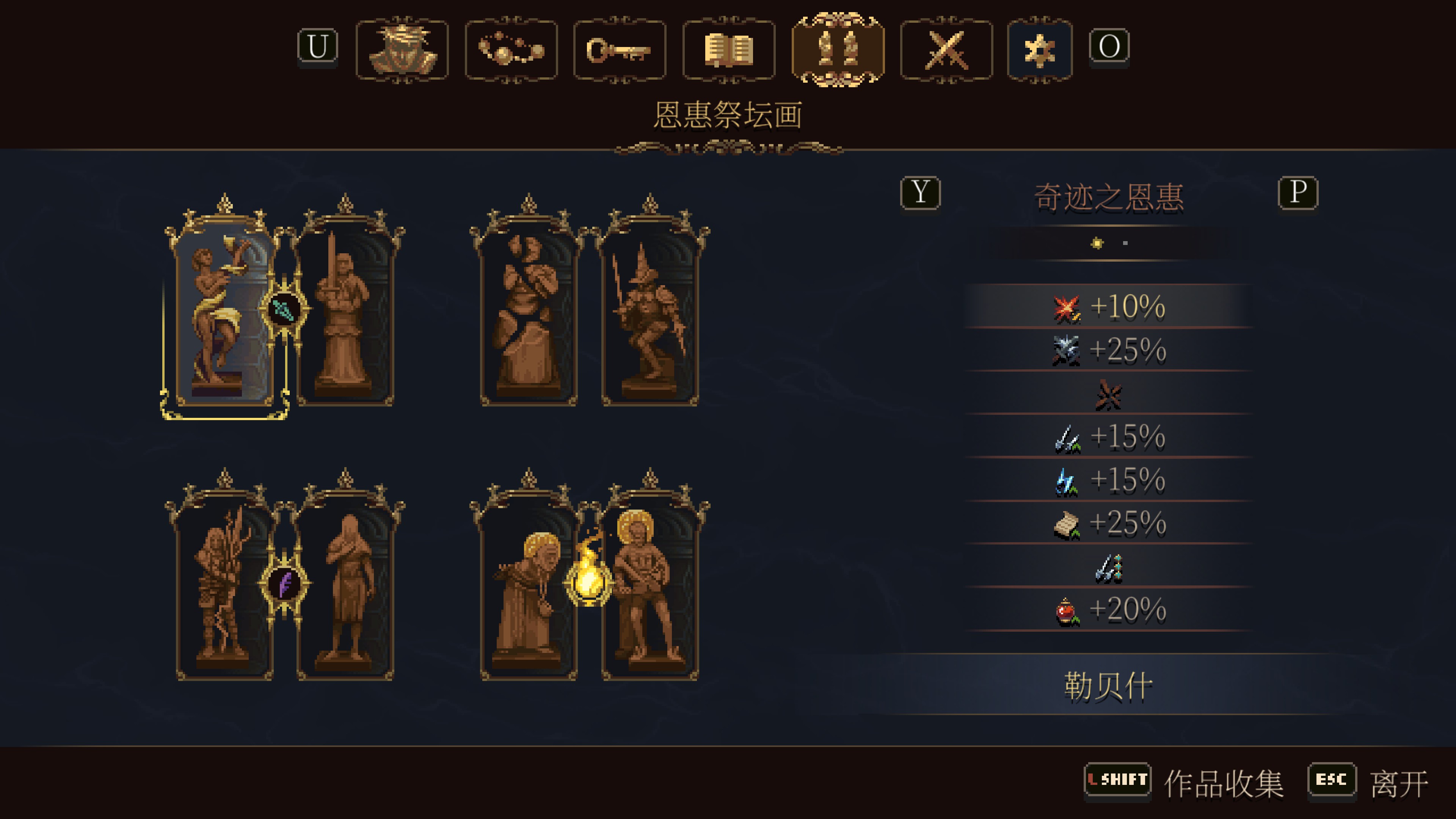Open the crowned bust character tab

click(402, 50)
